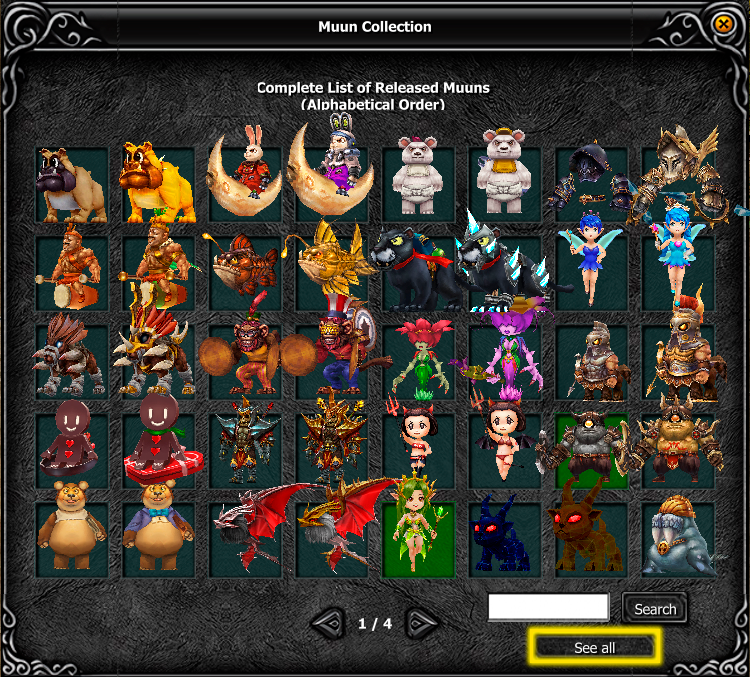Focus the search text field
The height and width of the screenshot is (677, 750).
[x=548, y=607]
